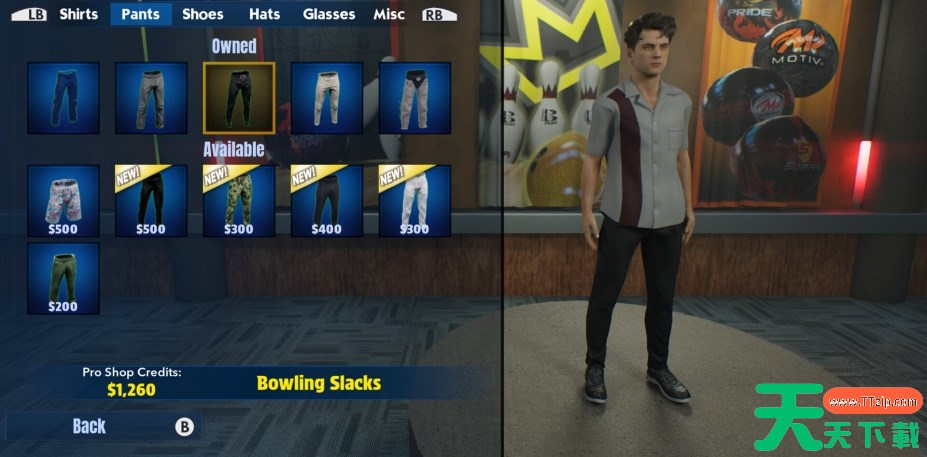Switch to the Misc tab
Image resolution: width=927 pixels, height=457 pixels.
pyautogui.click(x=389, y=14)
